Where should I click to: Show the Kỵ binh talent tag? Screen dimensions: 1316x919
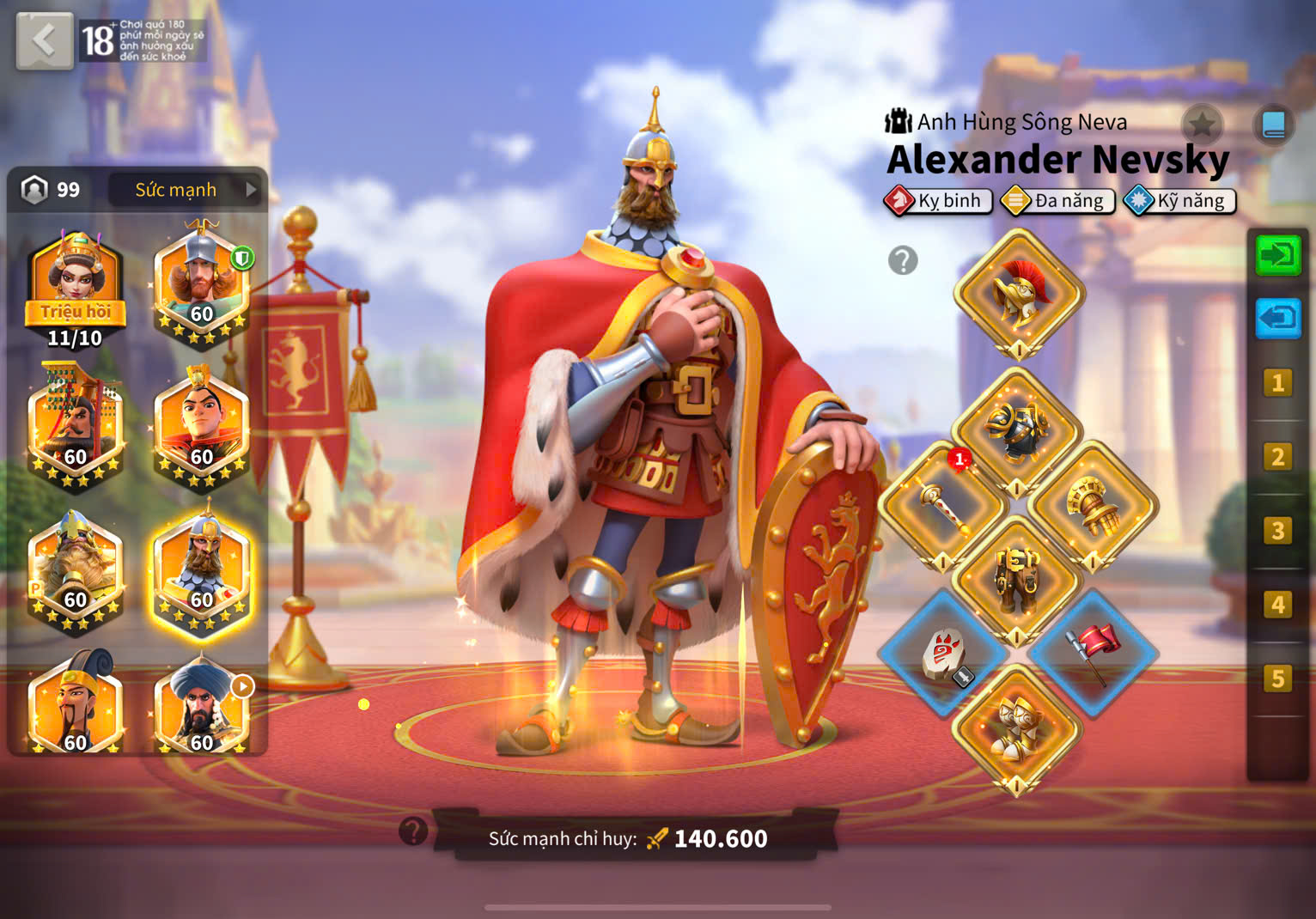(x=938, y=201)
